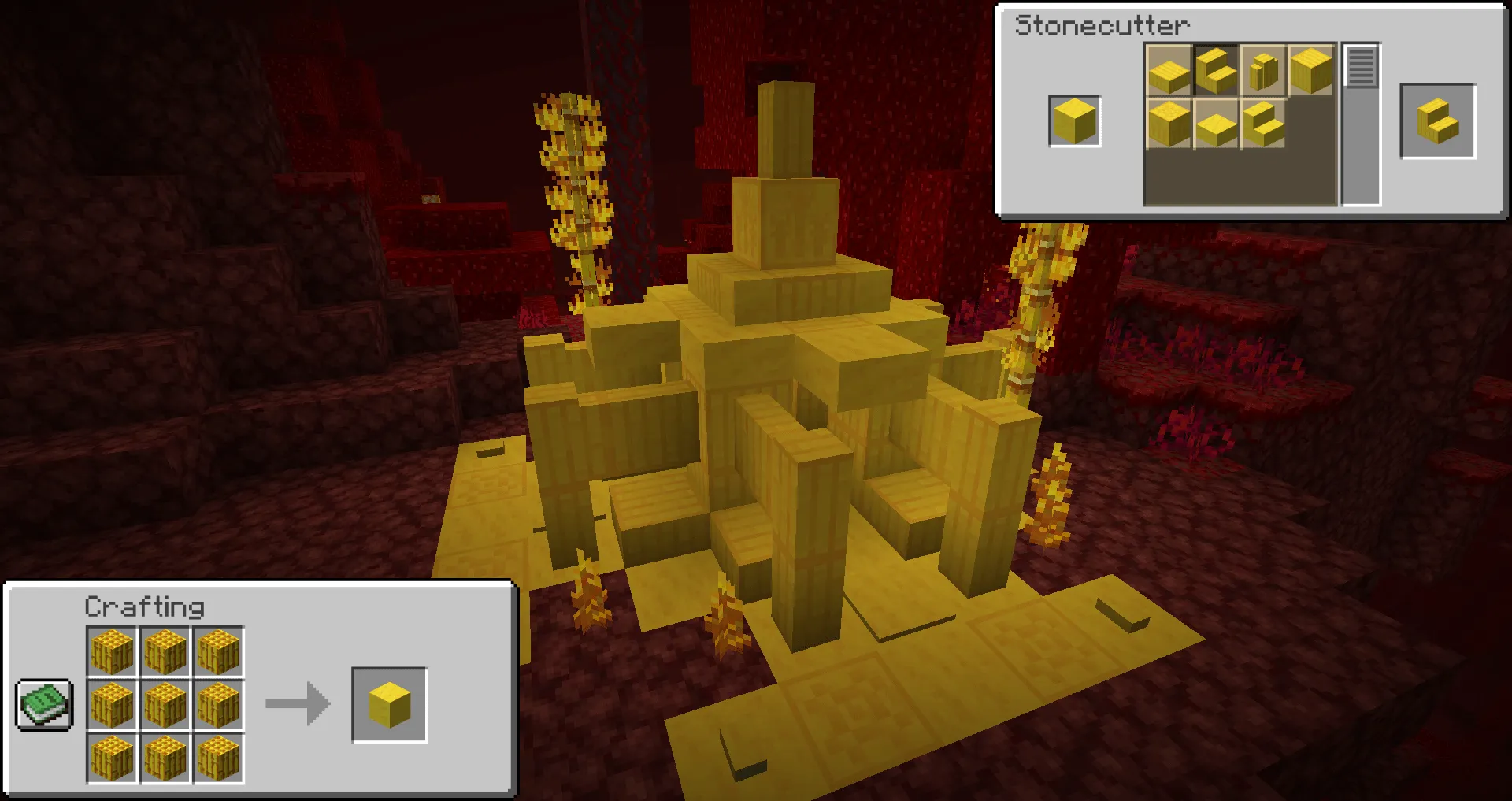Highlight the bamboo mosaic recipe slot
1512x801 pixels.
1169,124
